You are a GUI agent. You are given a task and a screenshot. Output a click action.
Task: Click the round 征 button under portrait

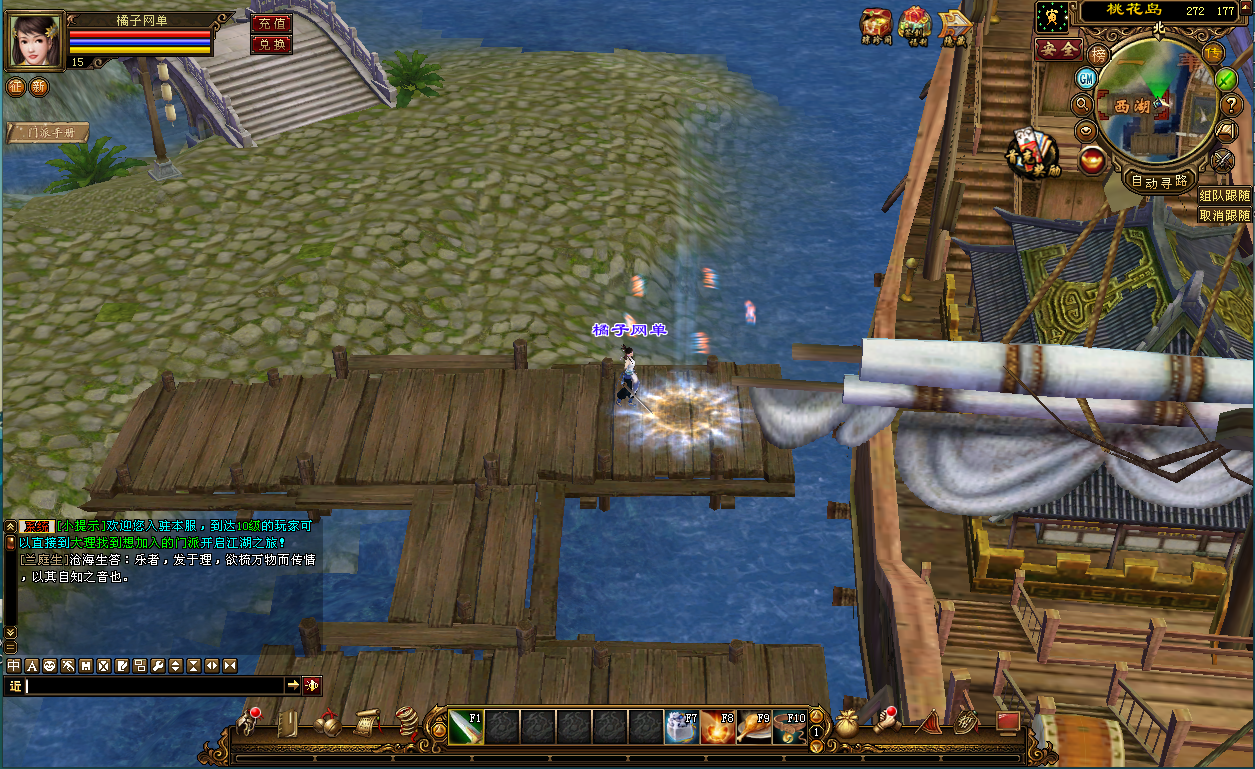(x=16, y=87)
